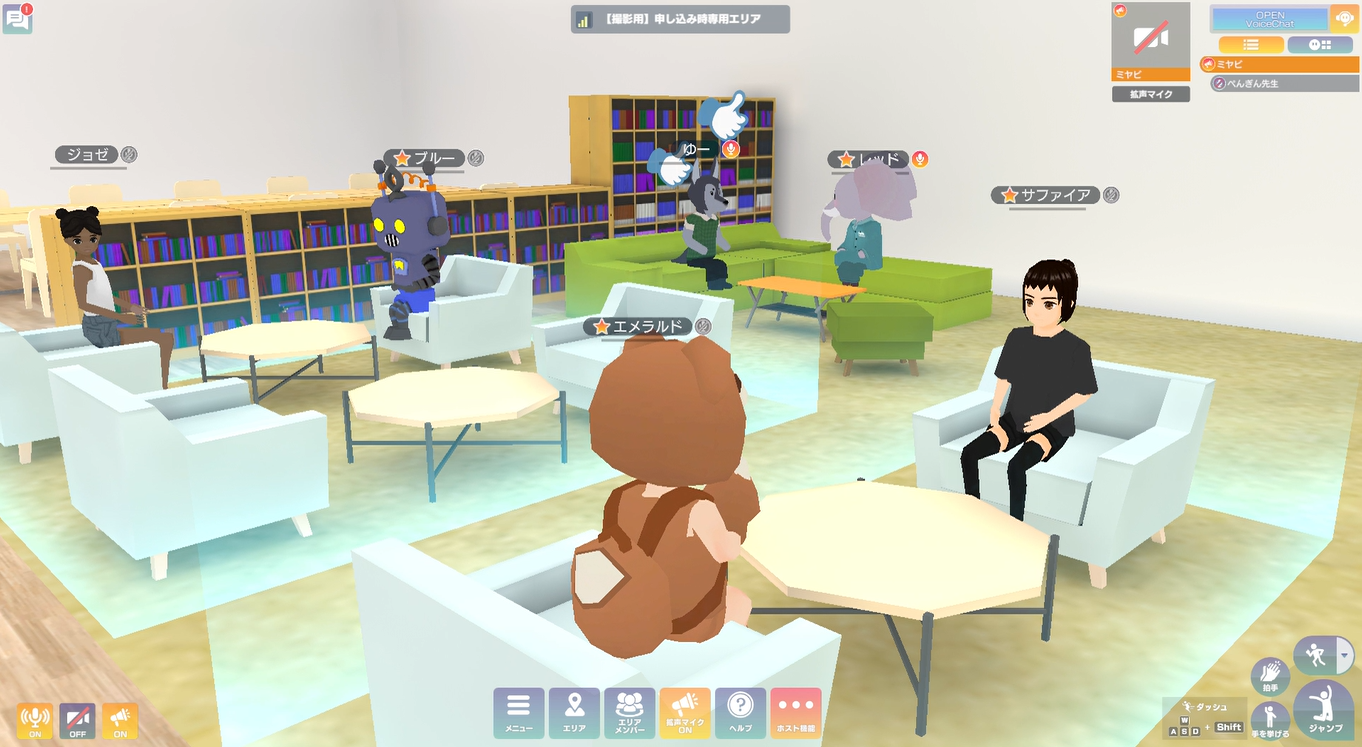
Task: Open the chat window icon
Action: click(18, 19)
